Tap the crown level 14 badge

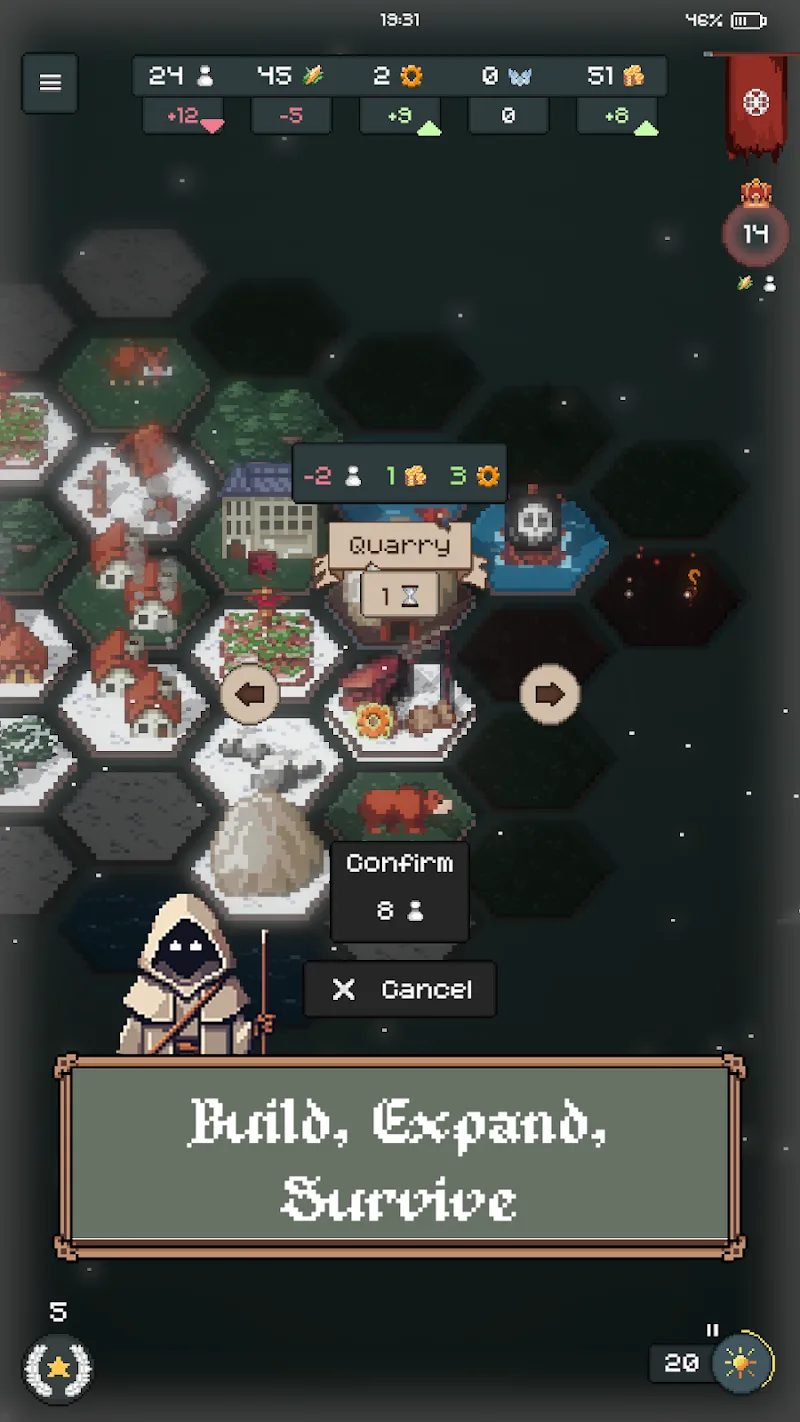(x=755, y=234)
